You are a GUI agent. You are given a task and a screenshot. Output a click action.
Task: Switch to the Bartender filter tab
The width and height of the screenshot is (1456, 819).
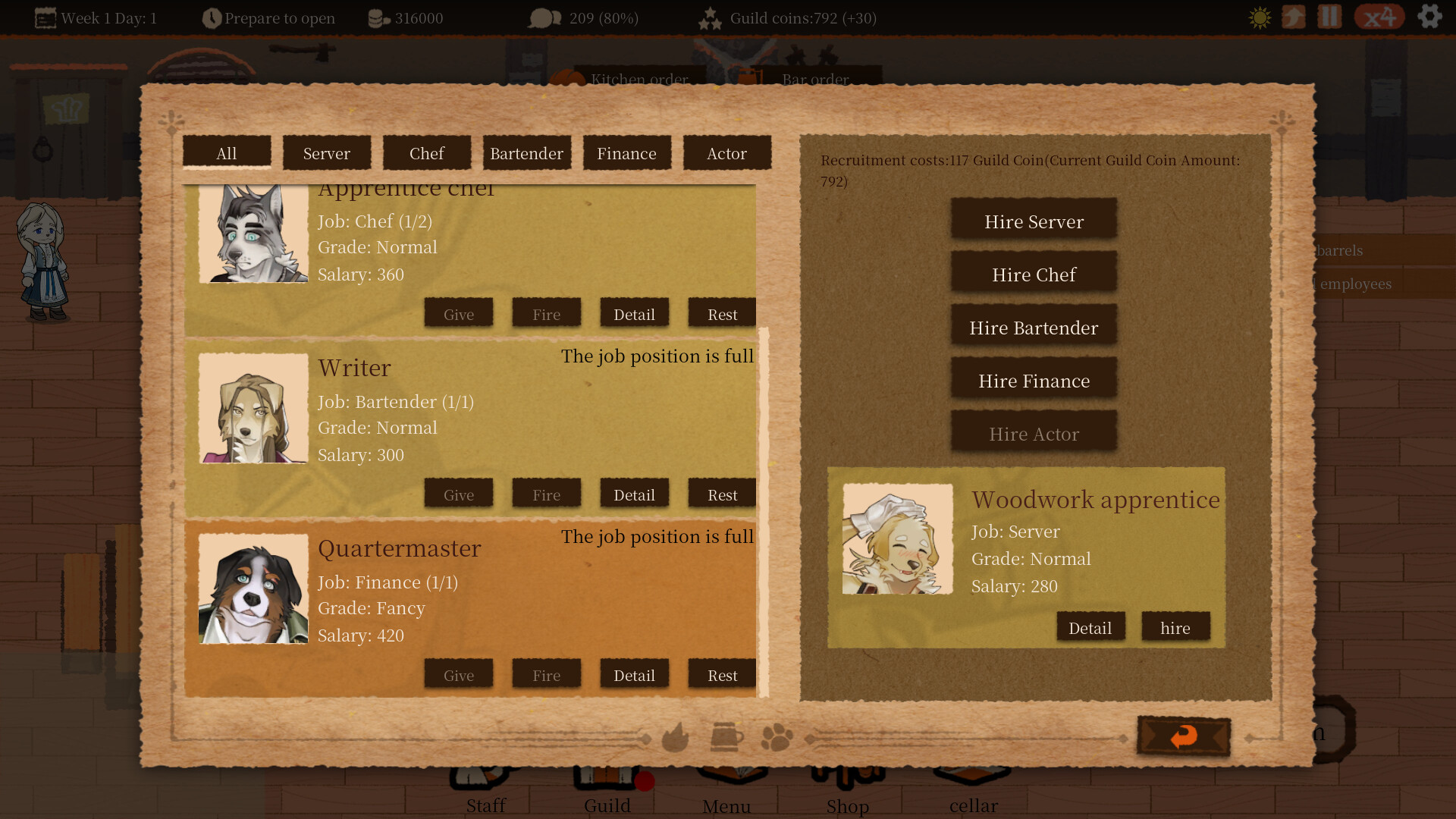[527, 152]
